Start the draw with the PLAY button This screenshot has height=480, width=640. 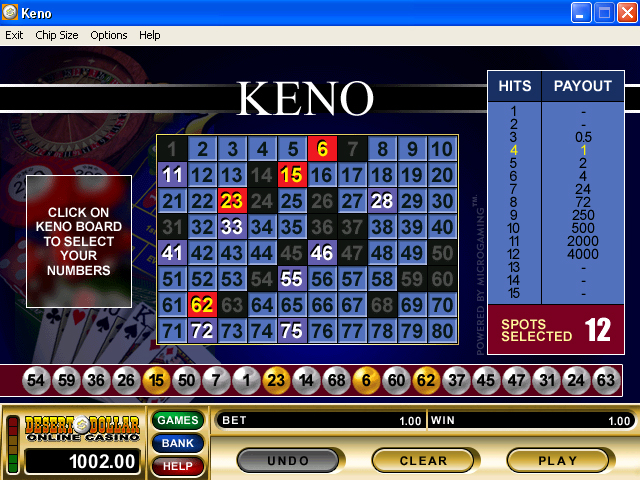557,460
